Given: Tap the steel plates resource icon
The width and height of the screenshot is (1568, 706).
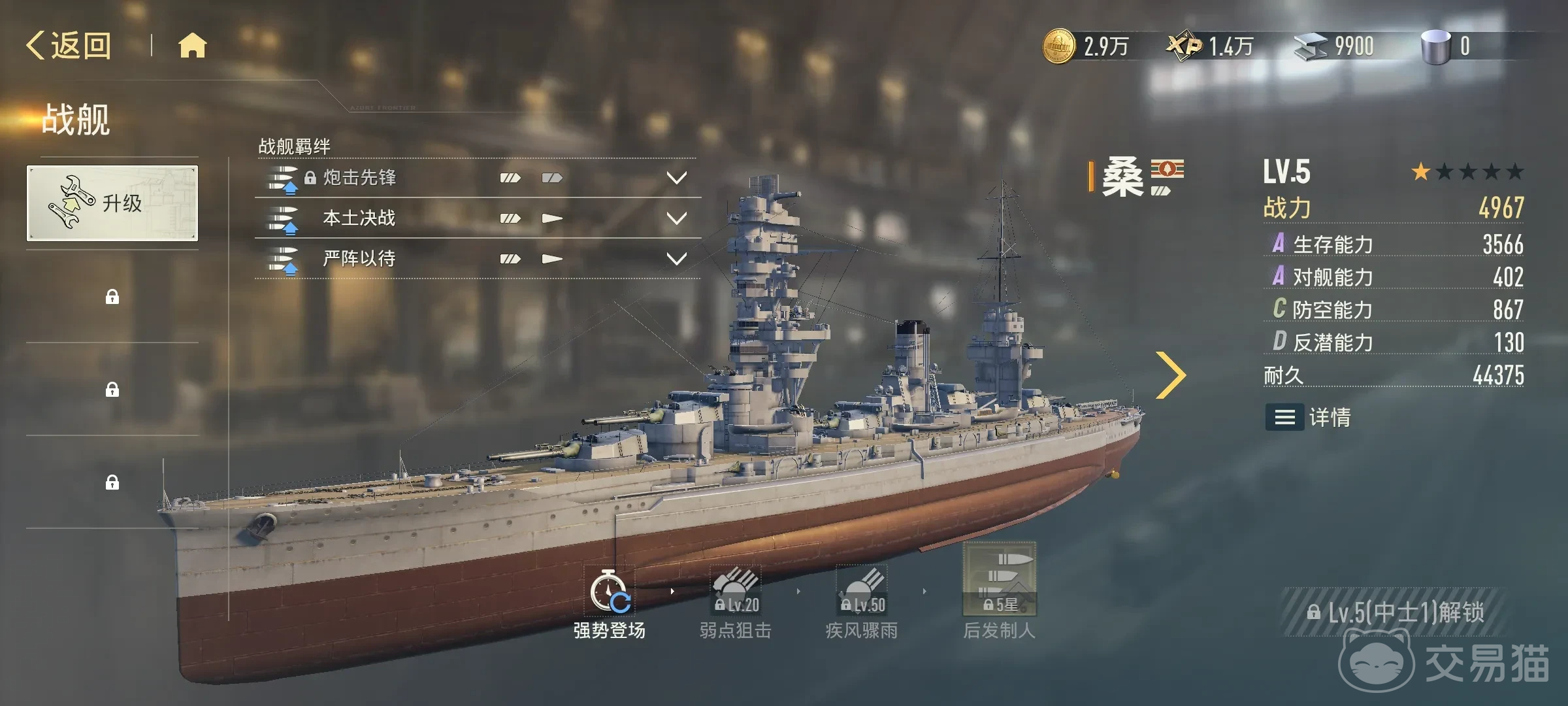Looking at the screenshot, I should (x=1310, y=46).
